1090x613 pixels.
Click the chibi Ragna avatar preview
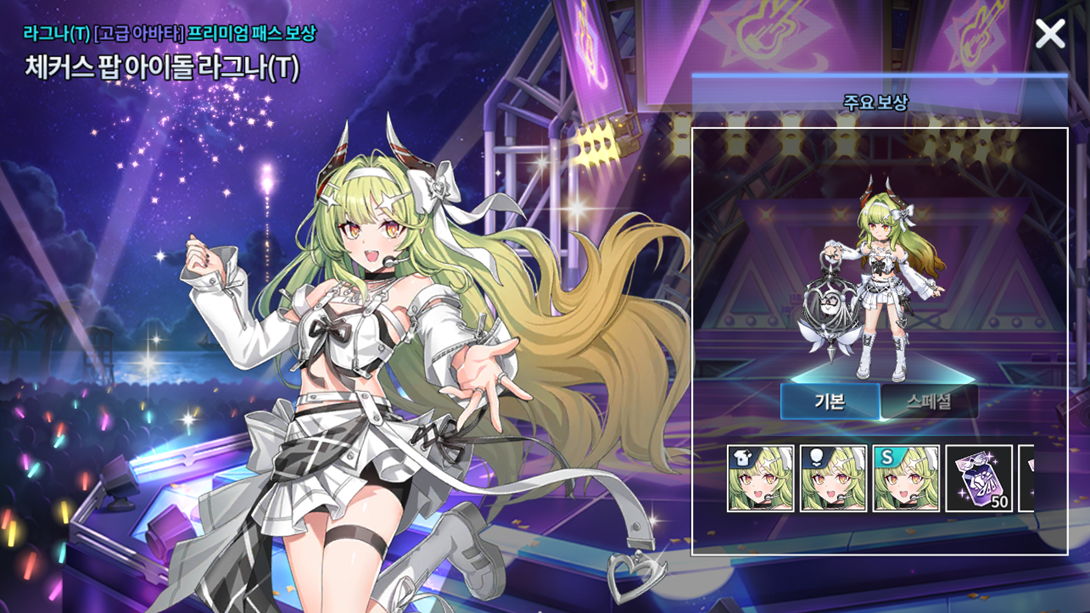[876, 285]
